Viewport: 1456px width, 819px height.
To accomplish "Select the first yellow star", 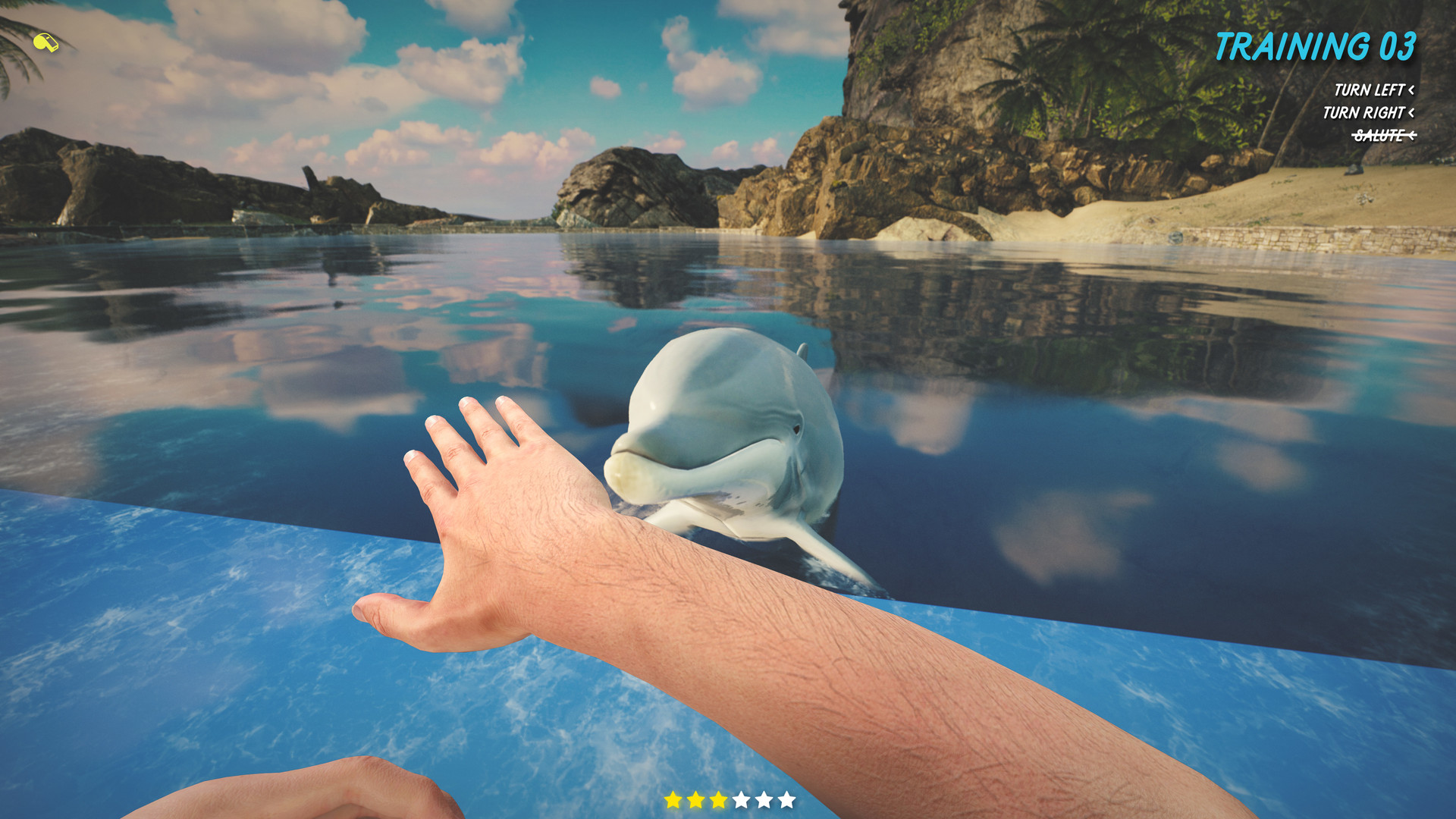I will [673, 799].
